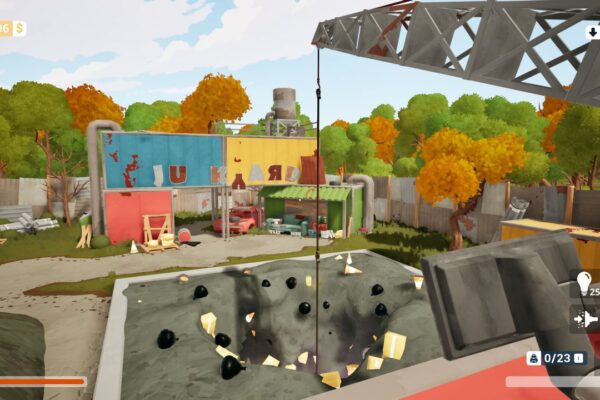Click the down-arrow icon in the top corner
The height and width of the screenshot is (400, 600).
click(592, 32)
